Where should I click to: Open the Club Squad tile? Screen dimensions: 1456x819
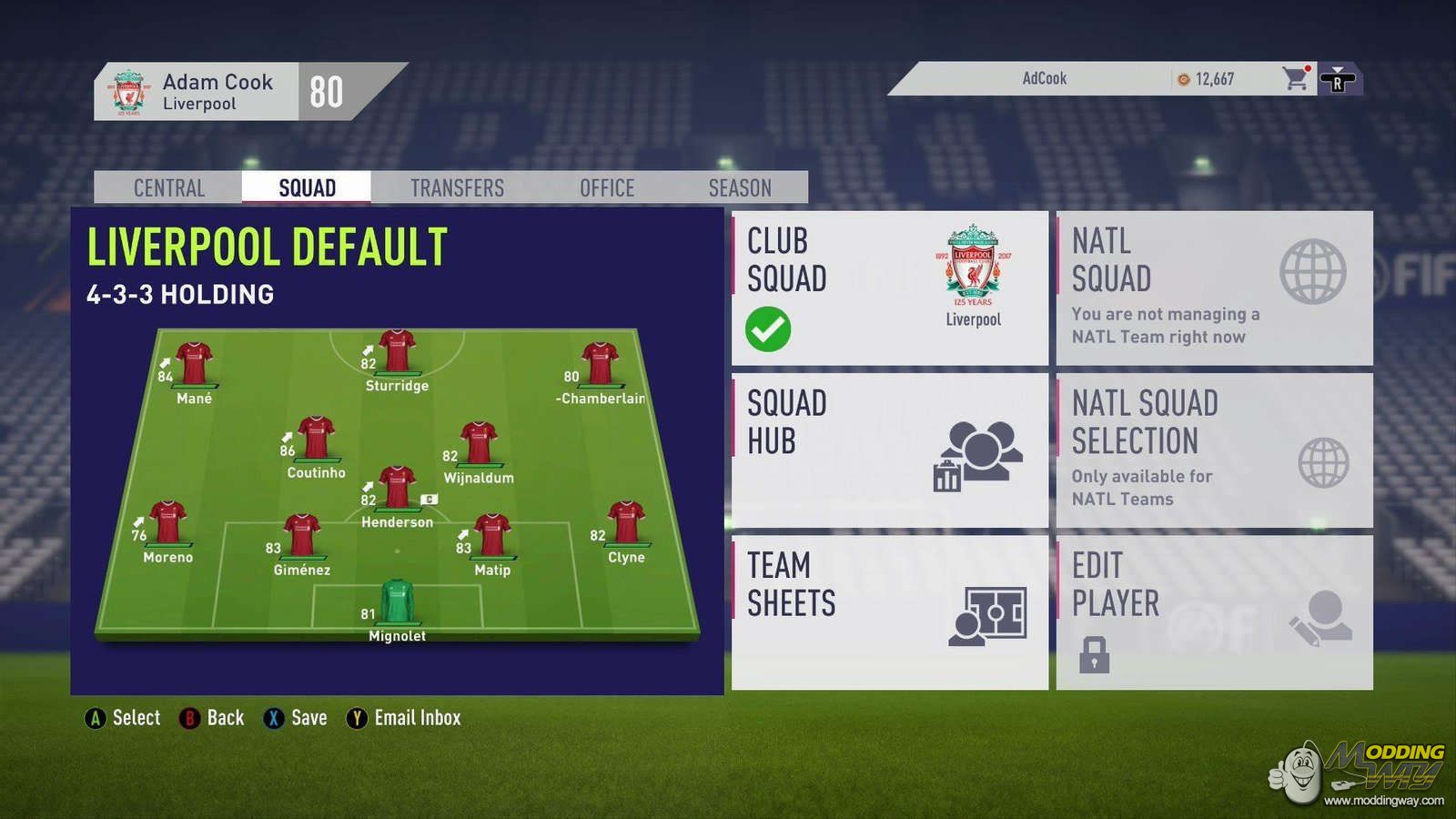tap(889, 288)
